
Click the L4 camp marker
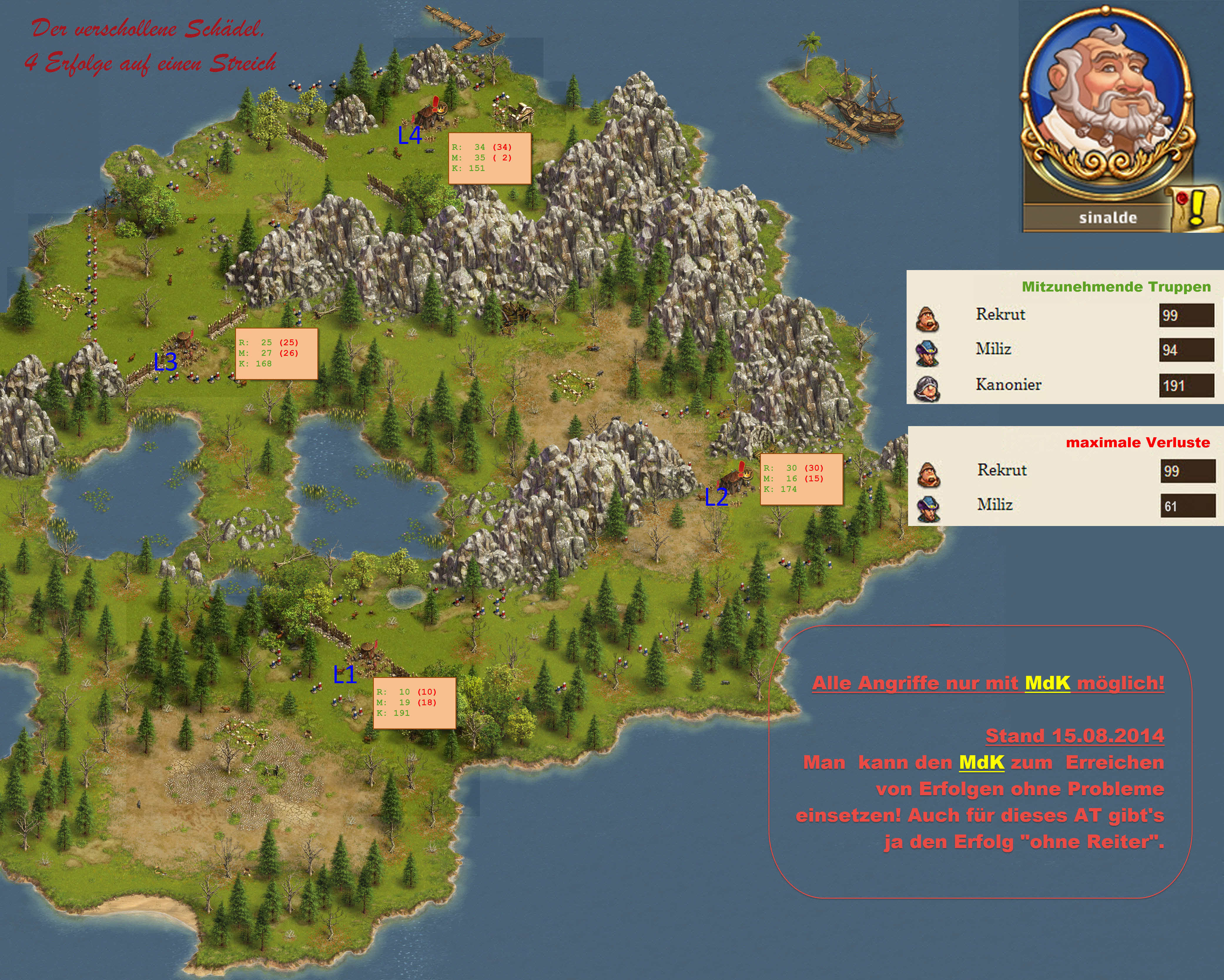(x=409, y=135)
